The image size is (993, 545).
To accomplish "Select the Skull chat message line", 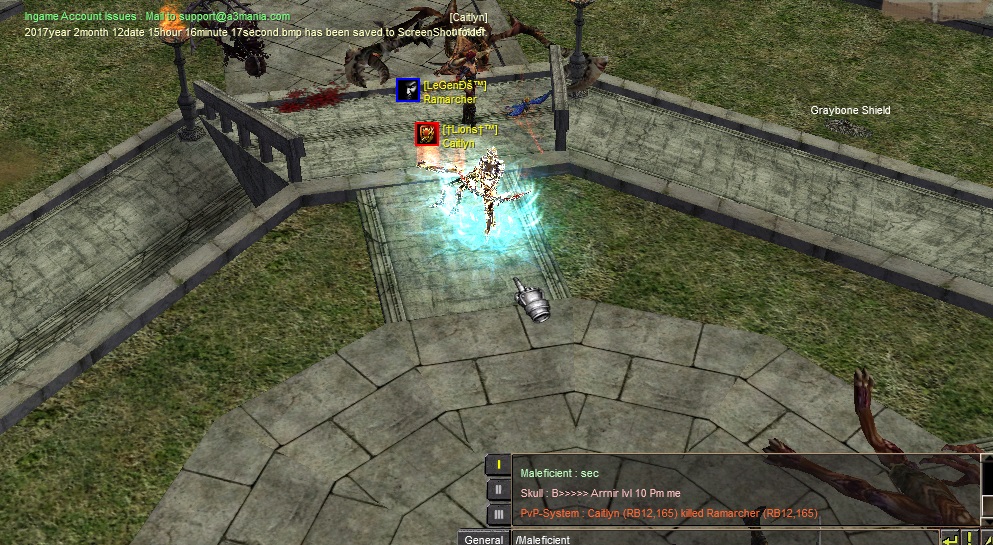I will (602, 493).
